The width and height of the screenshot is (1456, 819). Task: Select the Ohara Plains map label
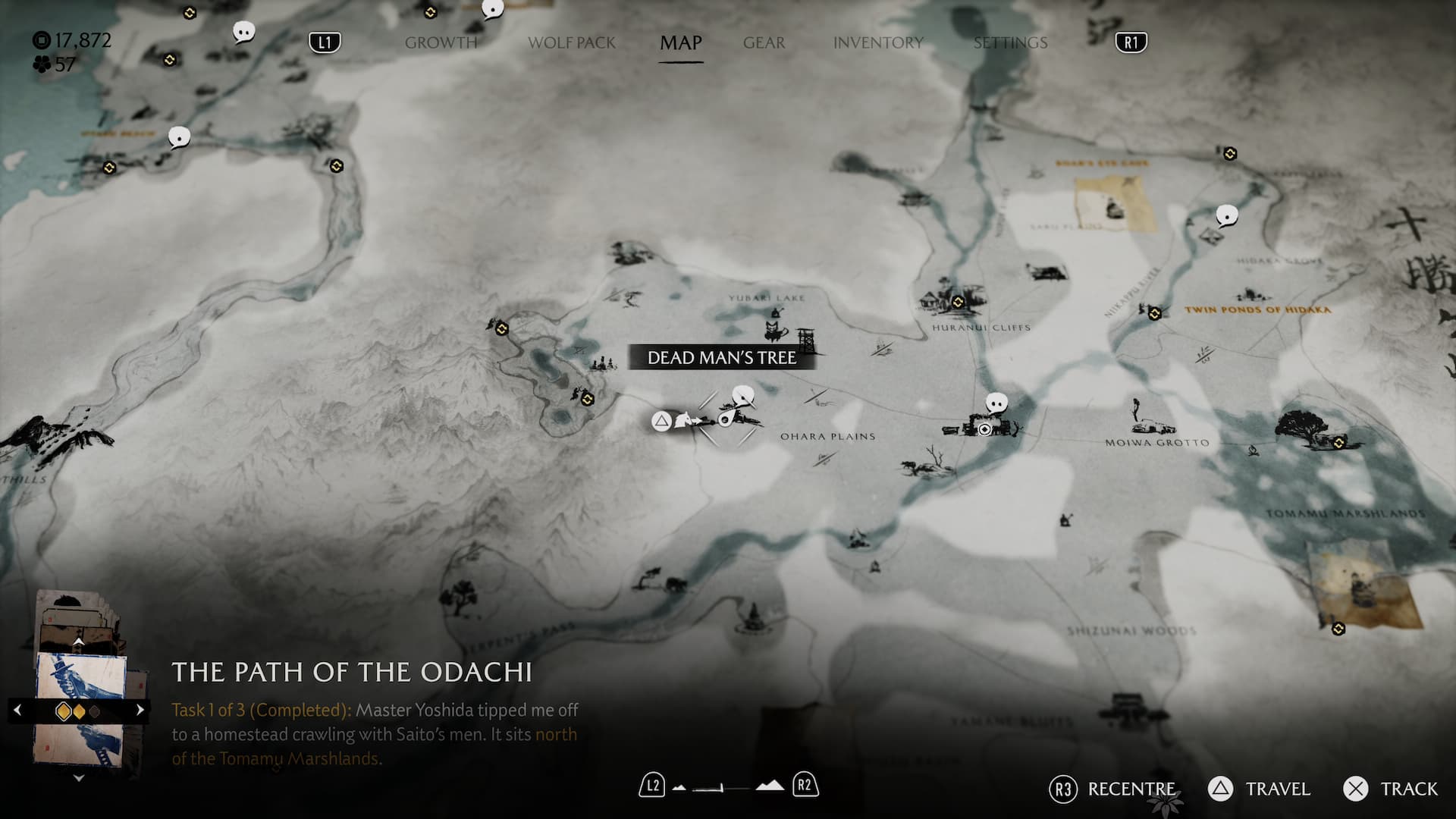coord(827,437)
